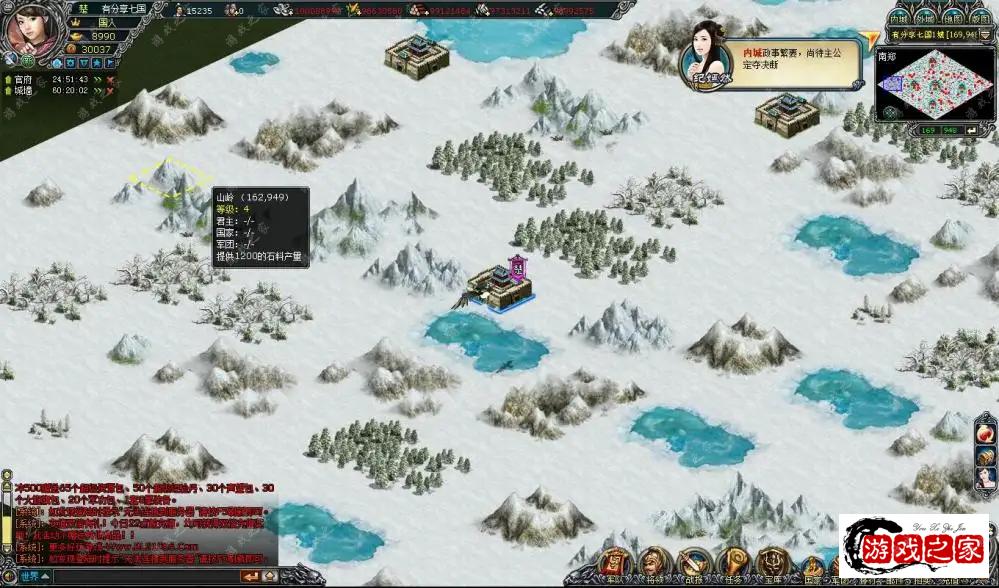Open the 军队 army menu

(613, 565)
